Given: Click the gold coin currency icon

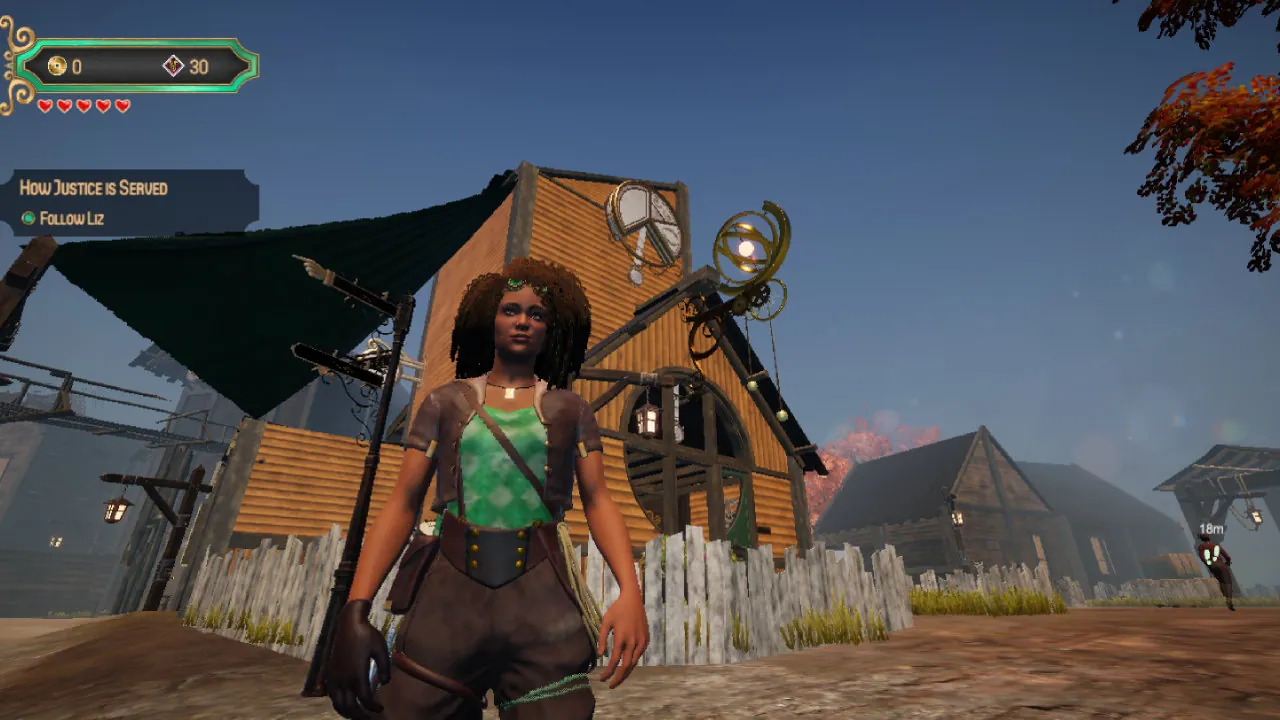Looking at the screenshot, I should click(x=55, y=67).
